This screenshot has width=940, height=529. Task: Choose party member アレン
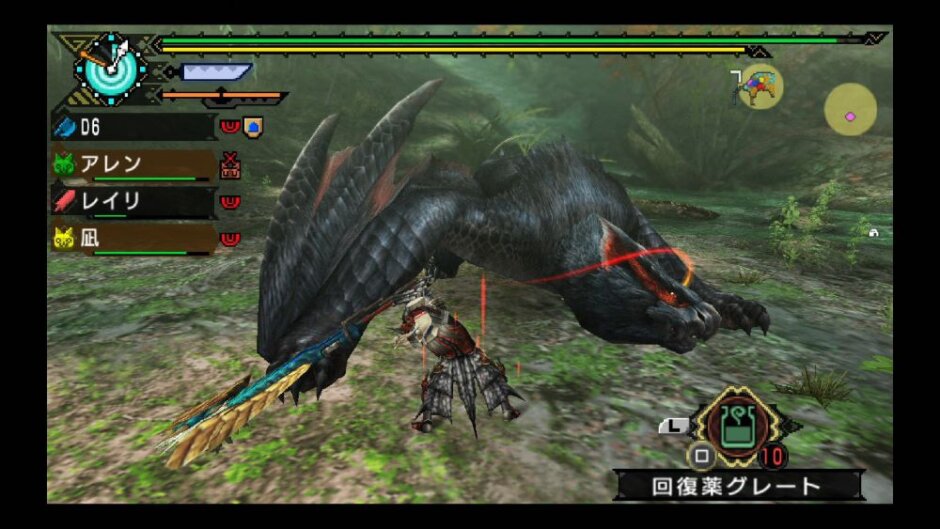(x=132, y=164)
